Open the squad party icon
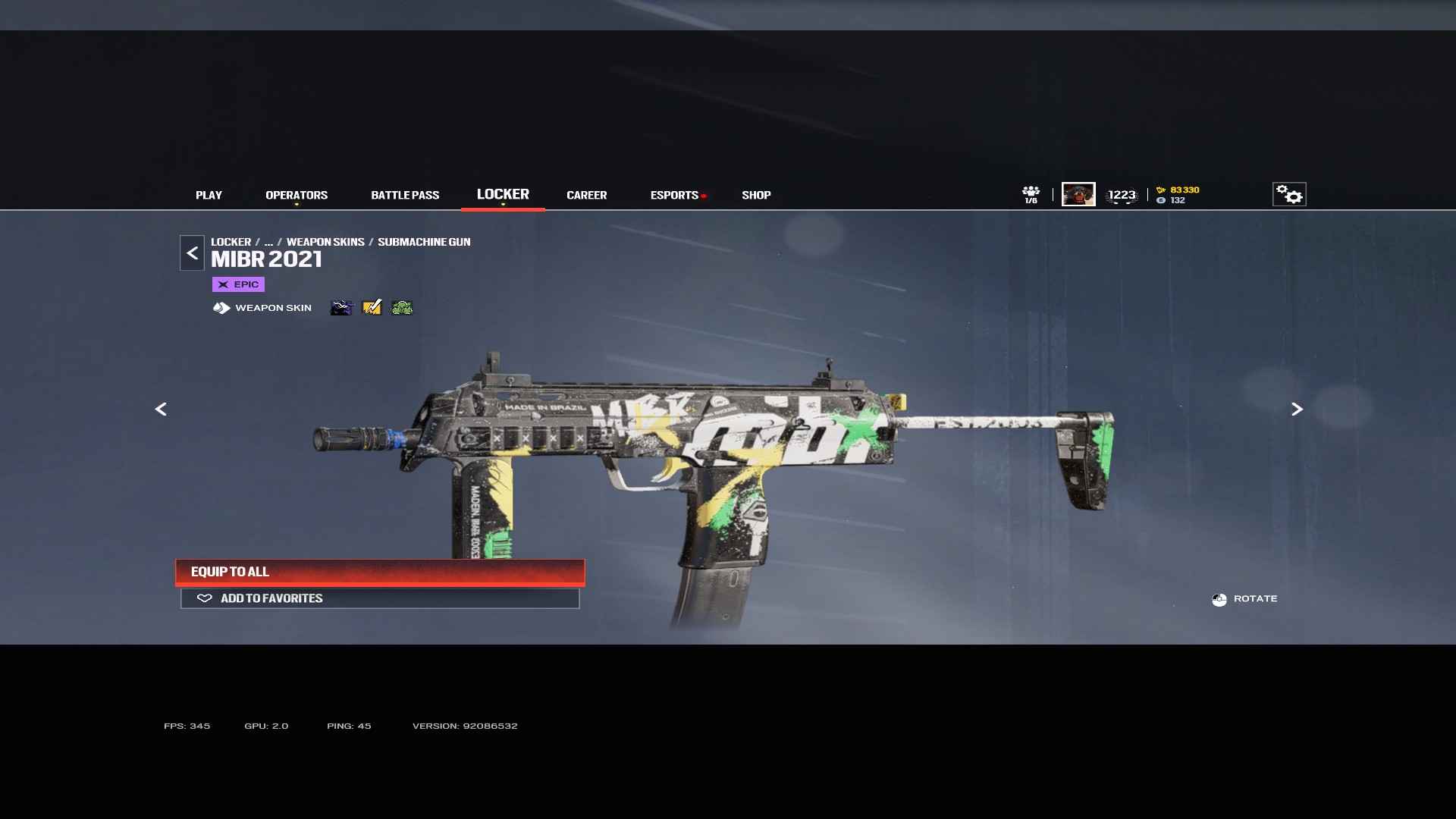The height and width of the screenshot is (819, 1456). (1031, 194)
